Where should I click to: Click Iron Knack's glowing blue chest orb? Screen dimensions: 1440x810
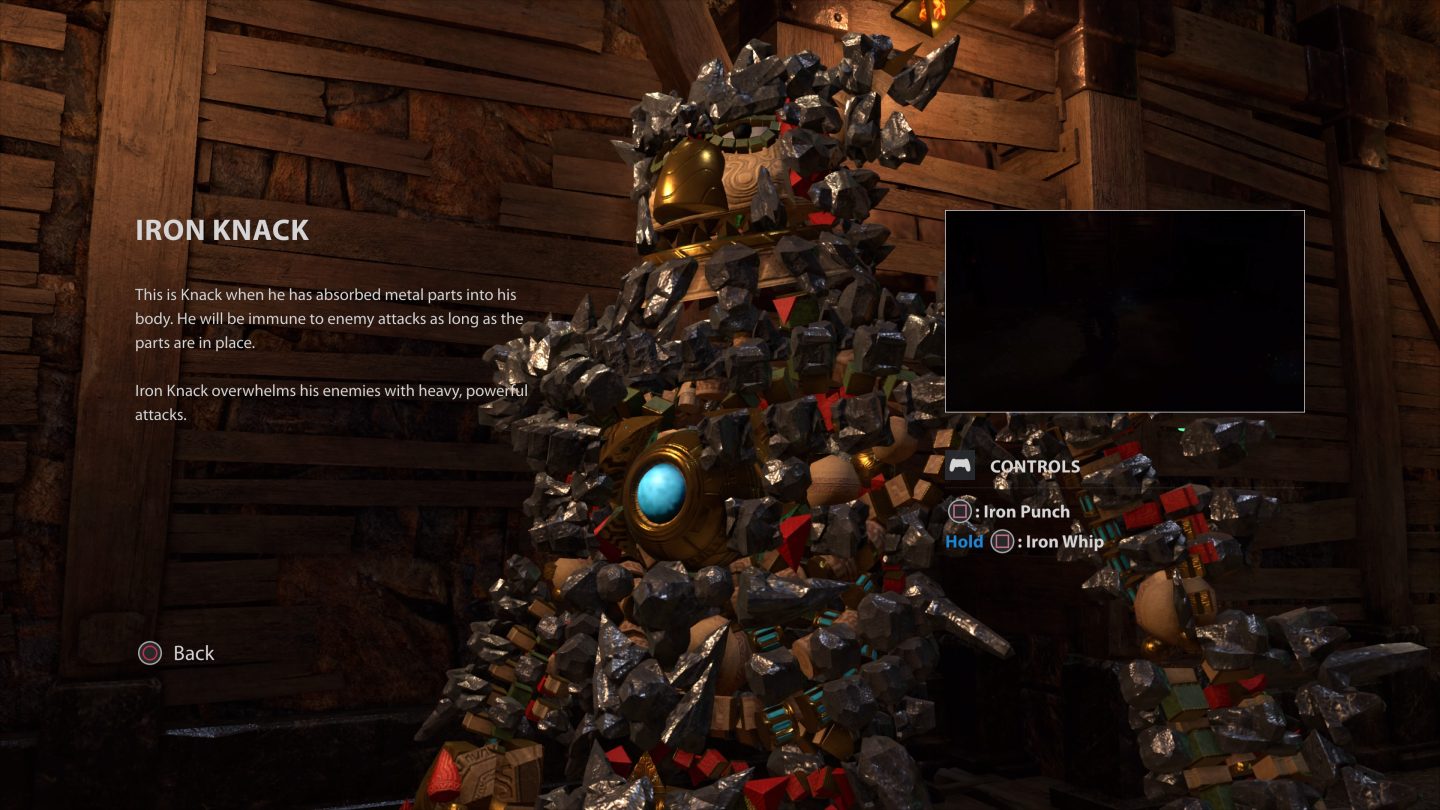(661, 489)
